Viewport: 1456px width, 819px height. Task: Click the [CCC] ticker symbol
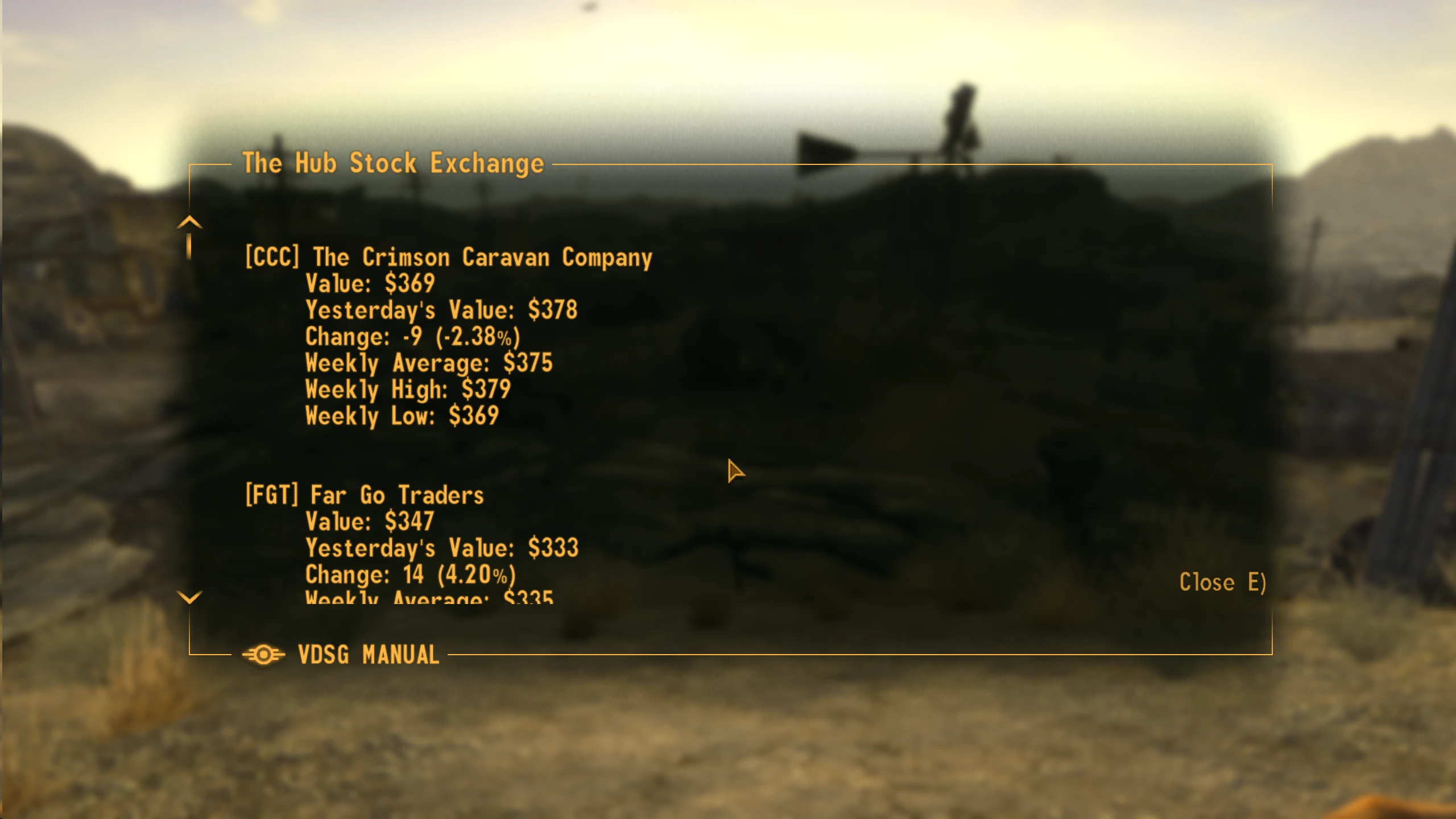[272, 257]
